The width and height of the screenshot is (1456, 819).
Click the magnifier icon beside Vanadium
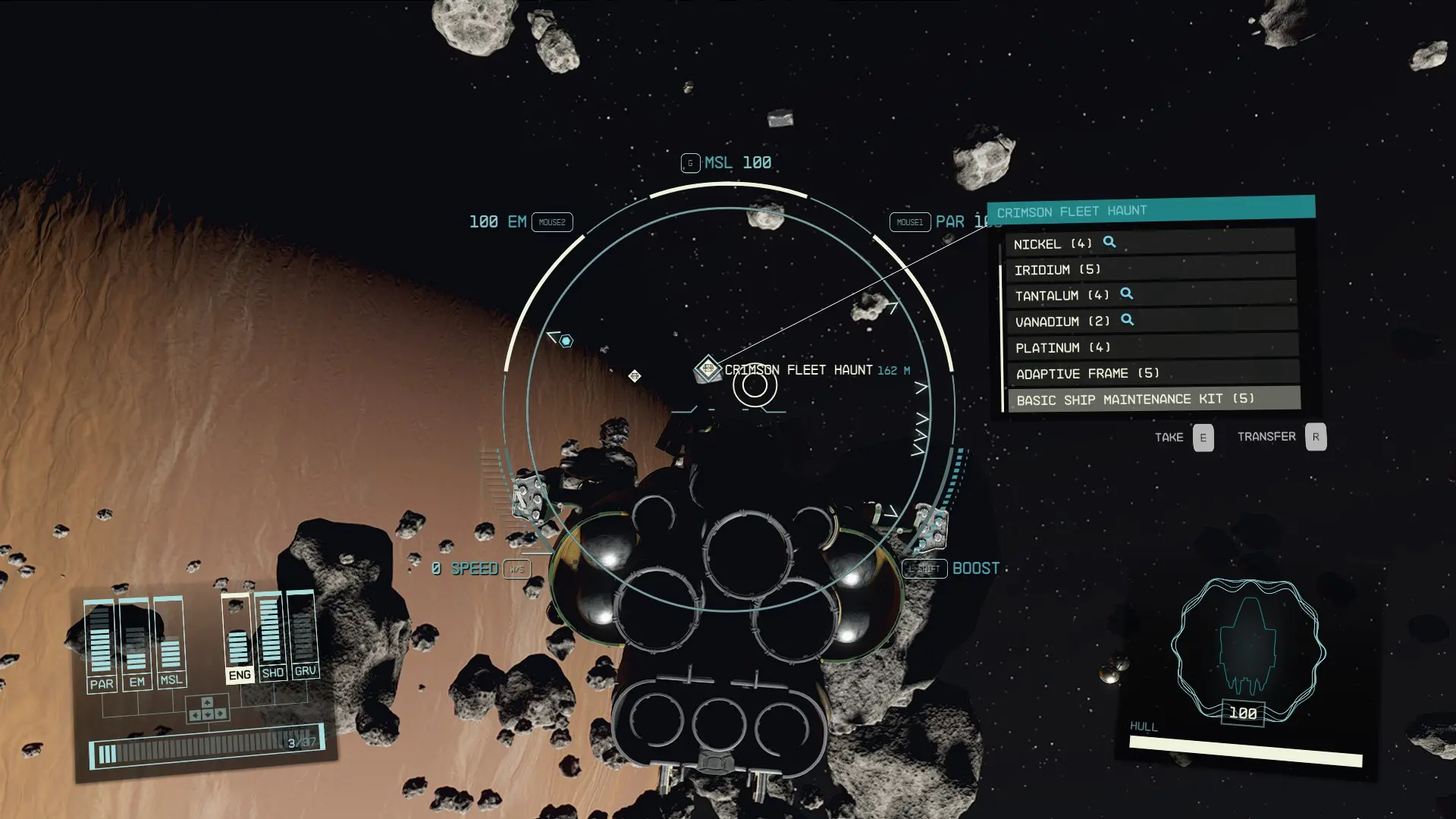(x=1128, y=320)
